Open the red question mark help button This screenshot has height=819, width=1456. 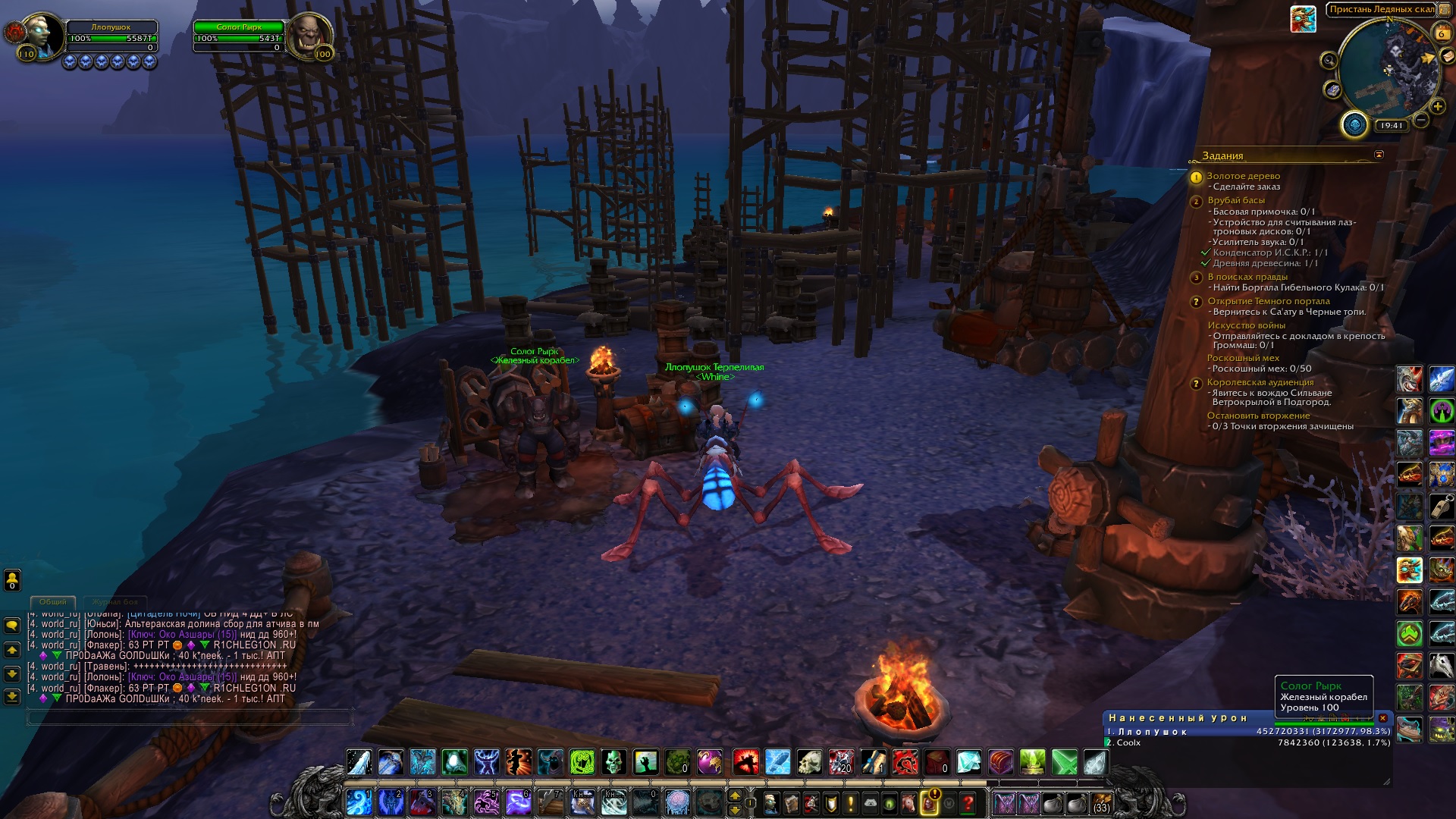(x=968, y=802)
